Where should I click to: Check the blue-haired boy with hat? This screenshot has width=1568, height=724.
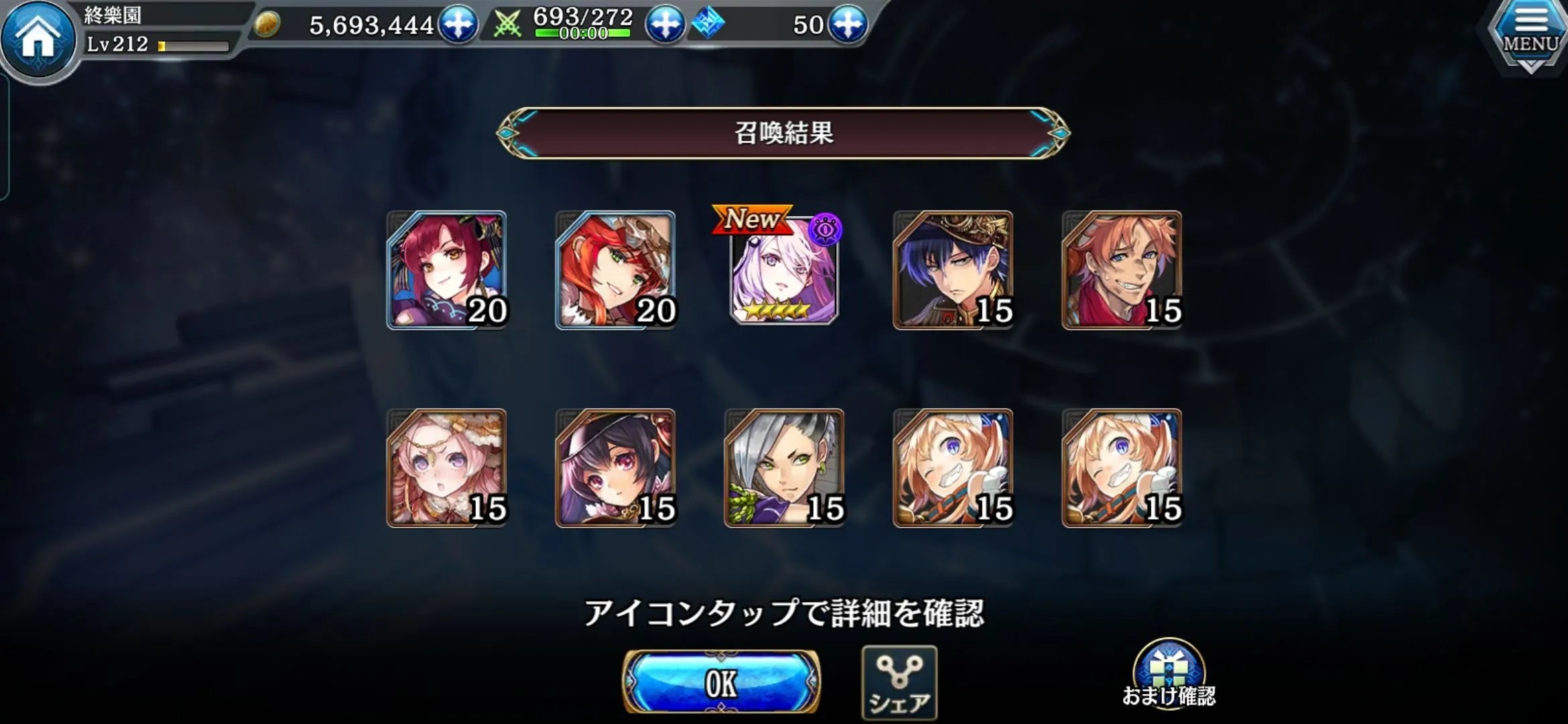(953, 270)
